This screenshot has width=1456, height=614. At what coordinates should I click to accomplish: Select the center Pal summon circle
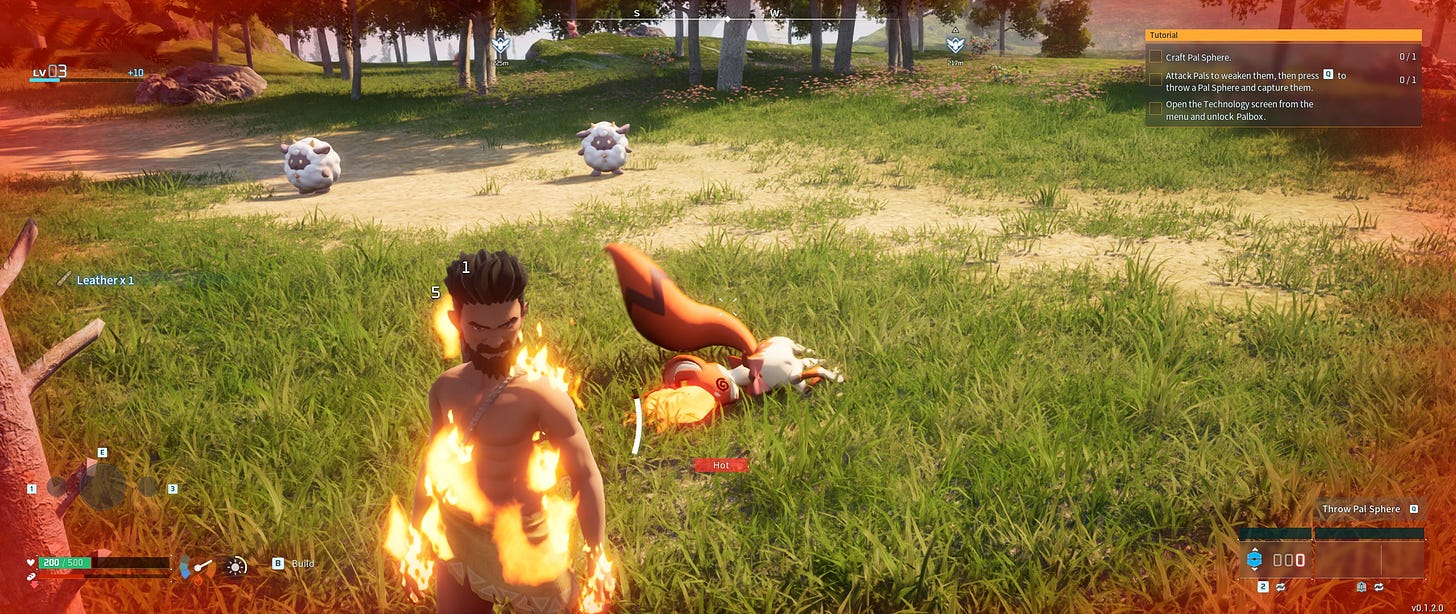[x=103, y=487]
